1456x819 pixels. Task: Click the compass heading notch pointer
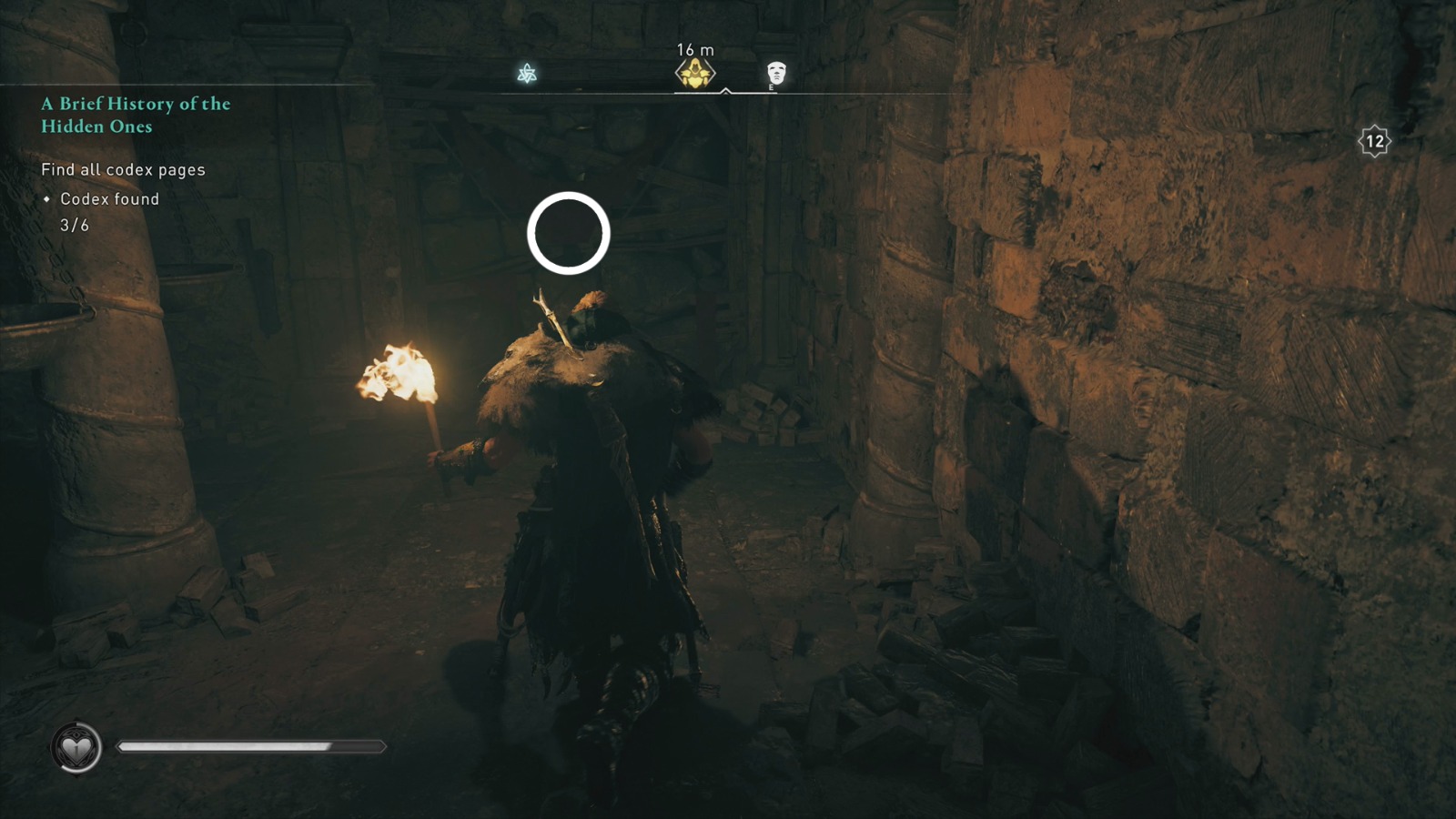click(x=725, y=91)
